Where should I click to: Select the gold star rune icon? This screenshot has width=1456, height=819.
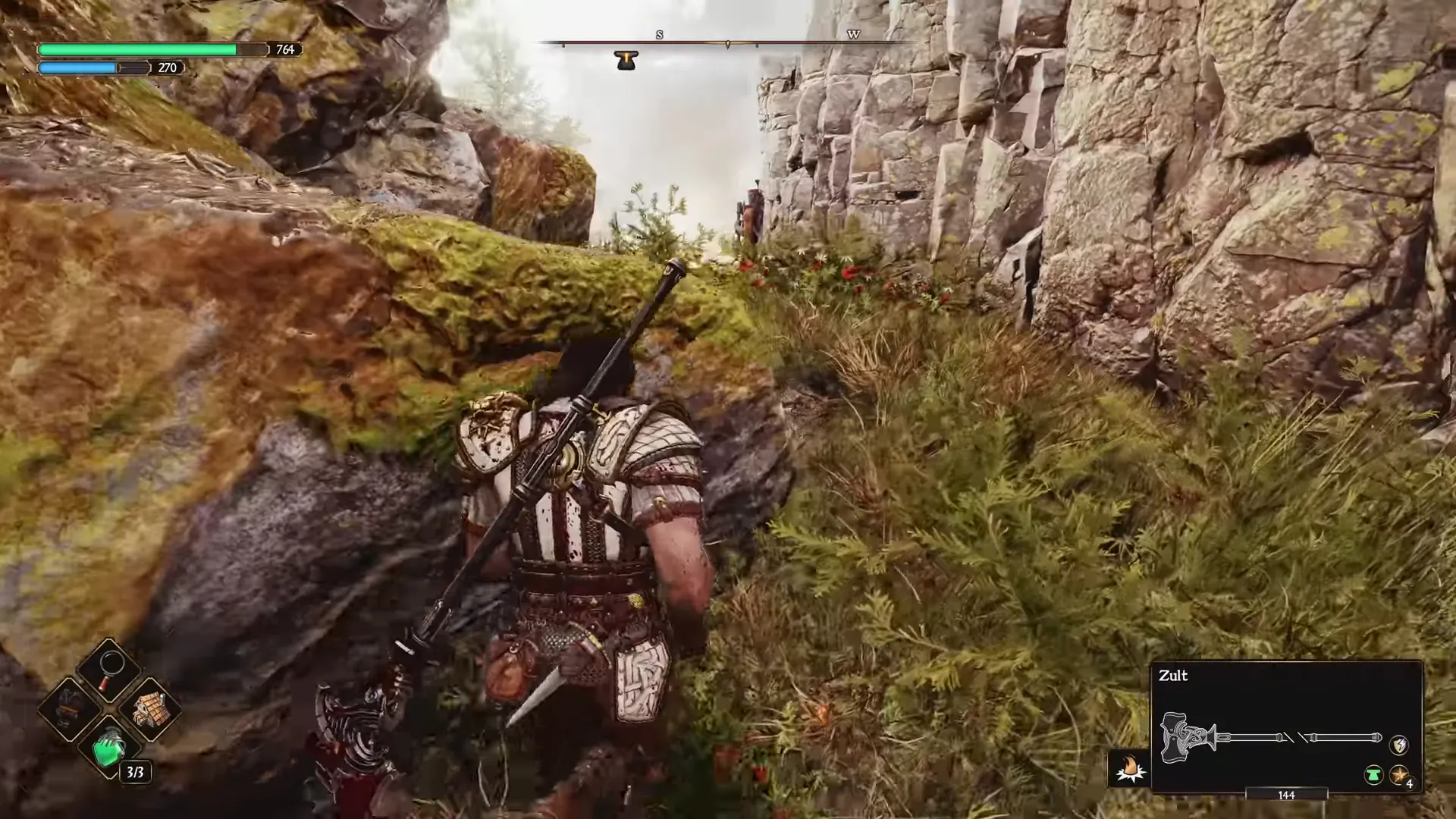click(1398, 775)
